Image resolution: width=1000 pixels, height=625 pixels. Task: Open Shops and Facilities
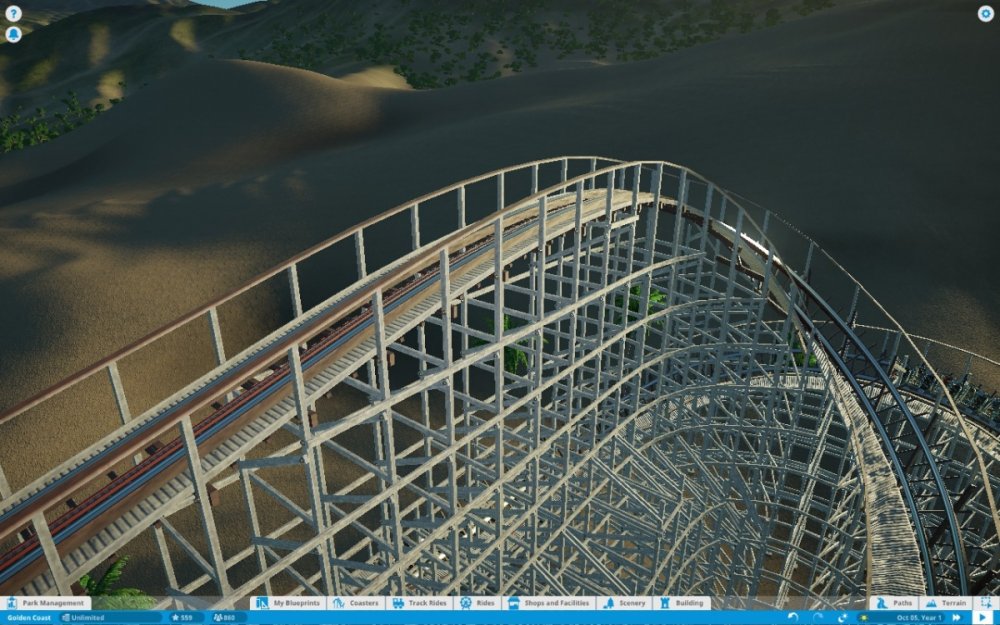click(551, 603)
